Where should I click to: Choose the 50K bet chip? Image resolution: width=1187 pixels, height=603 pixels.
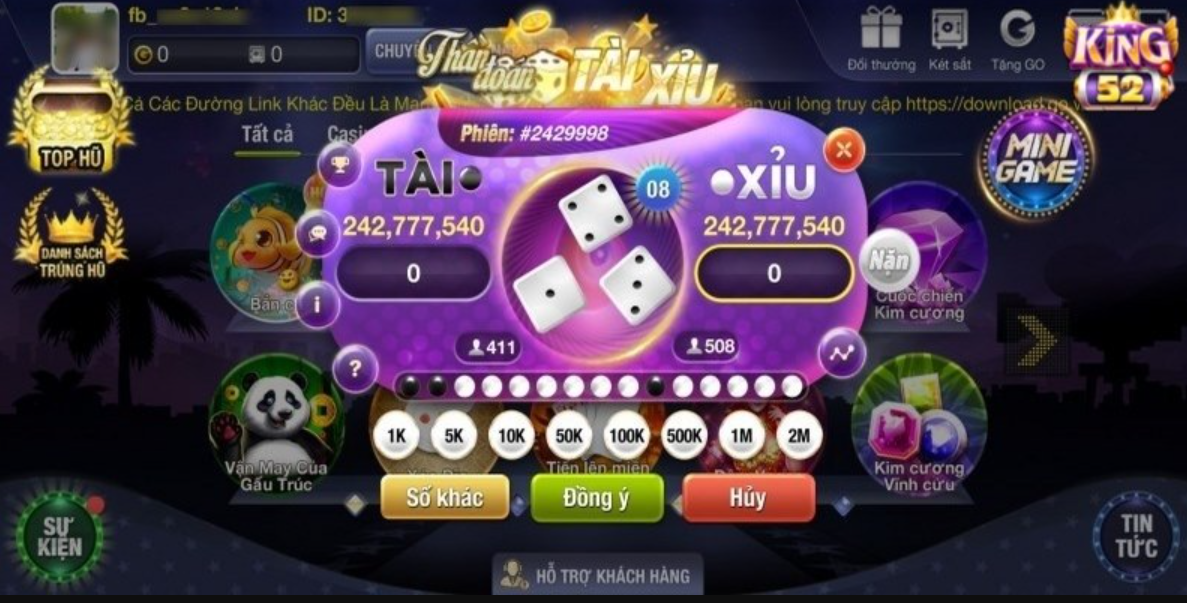(569, 436)
